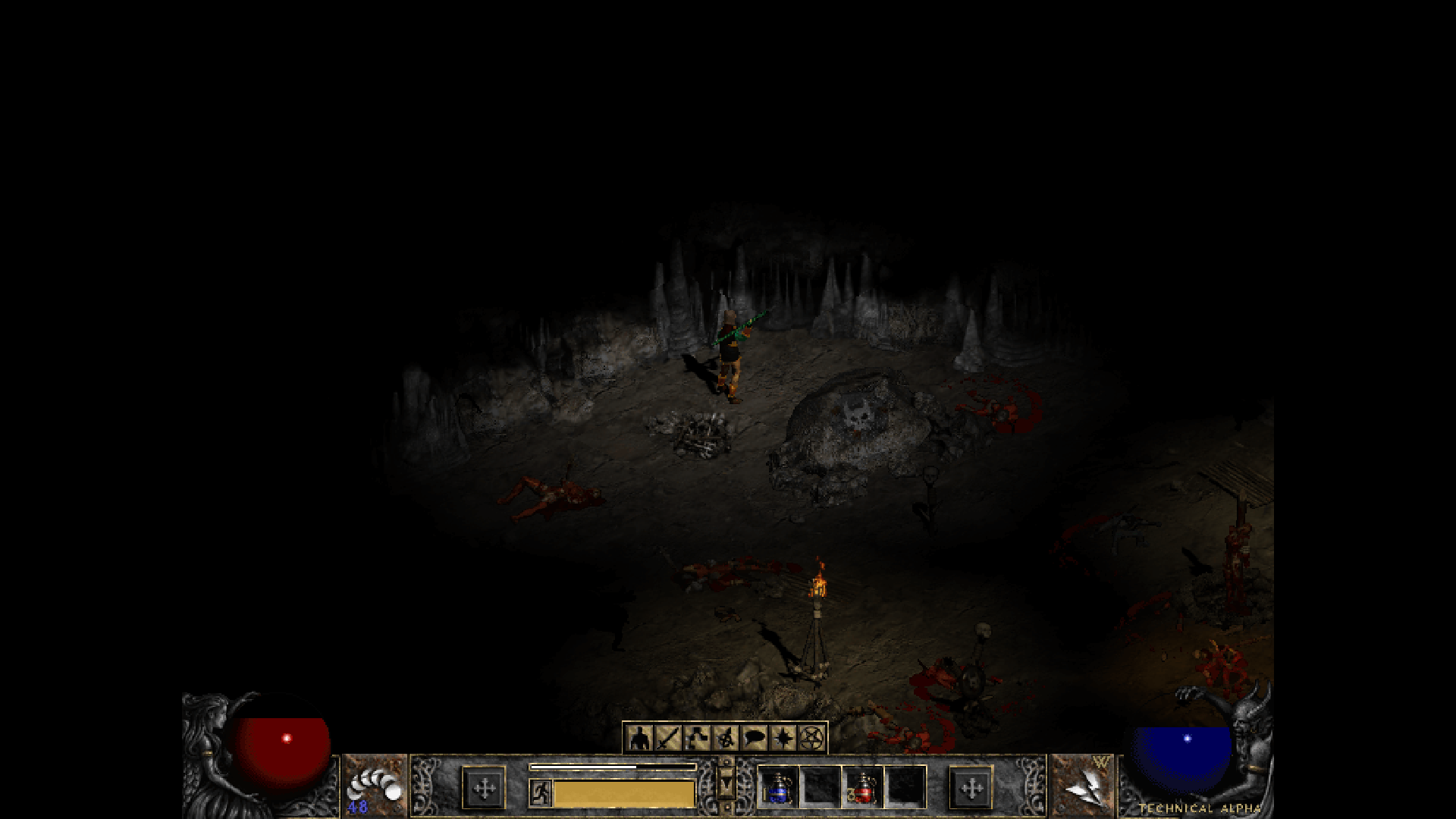The image size is (1456, 819).
Task: Select the right skill lightning icon
Action: point(1082,786)
